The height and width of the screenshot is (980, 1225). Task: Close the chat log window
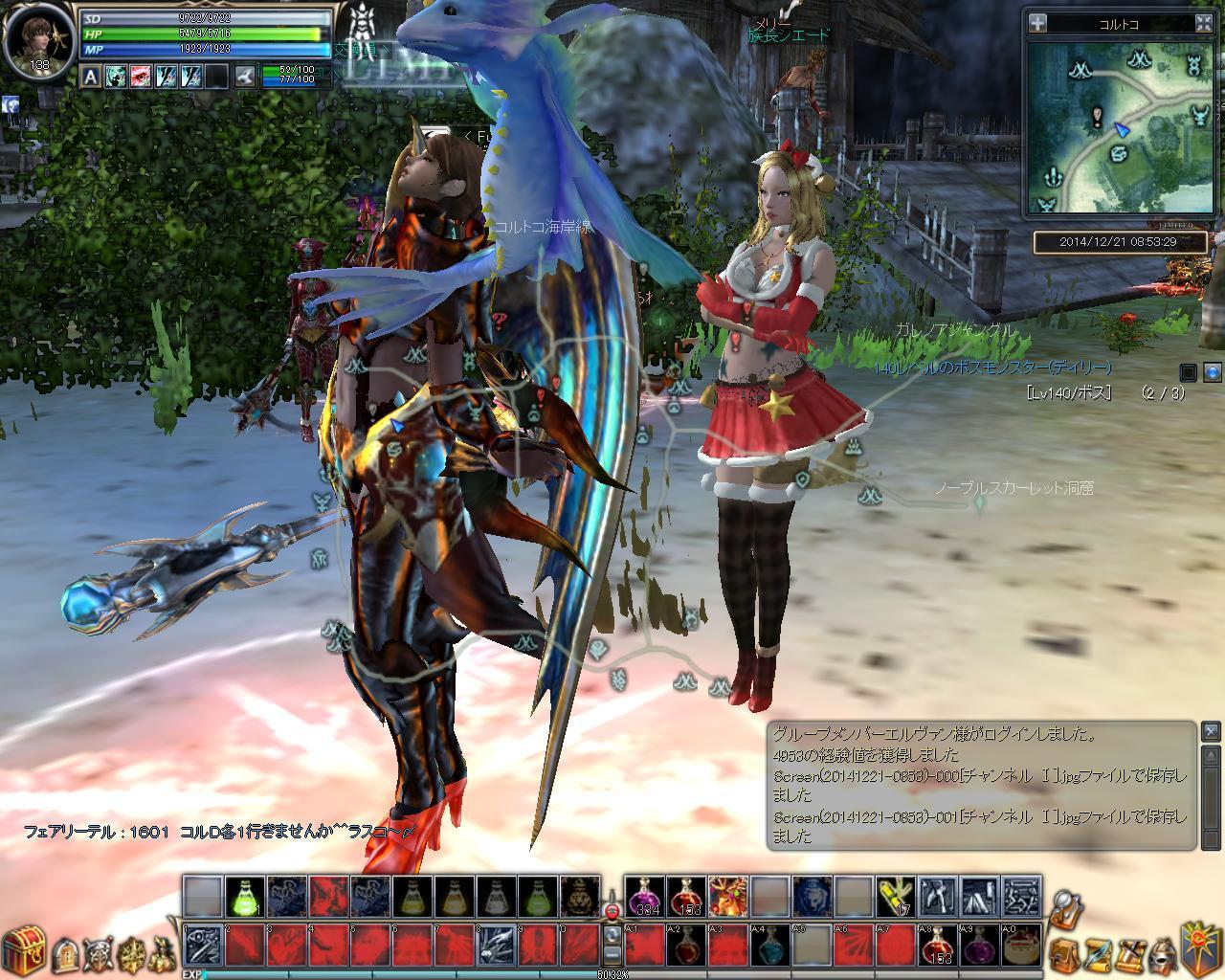tap(1211, 731)
